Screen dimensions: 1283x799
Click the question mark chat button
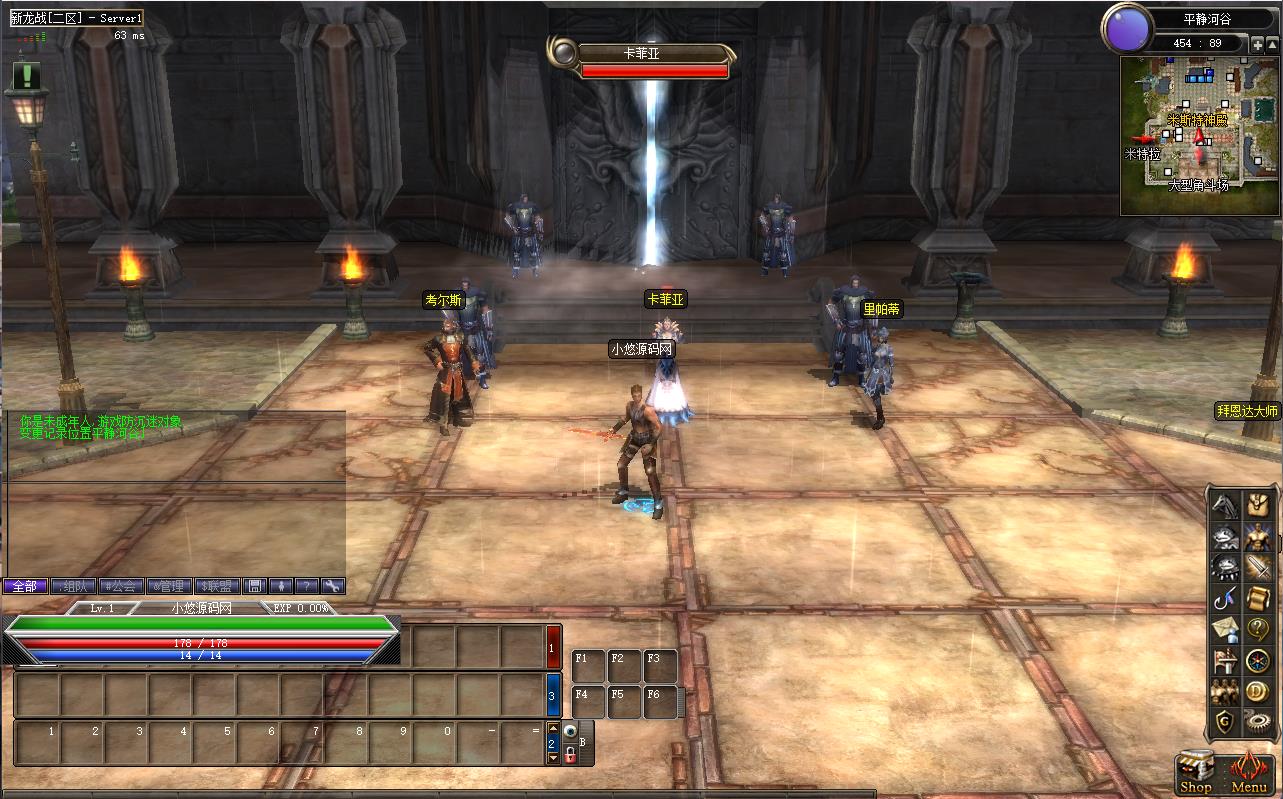coord(307,586)
